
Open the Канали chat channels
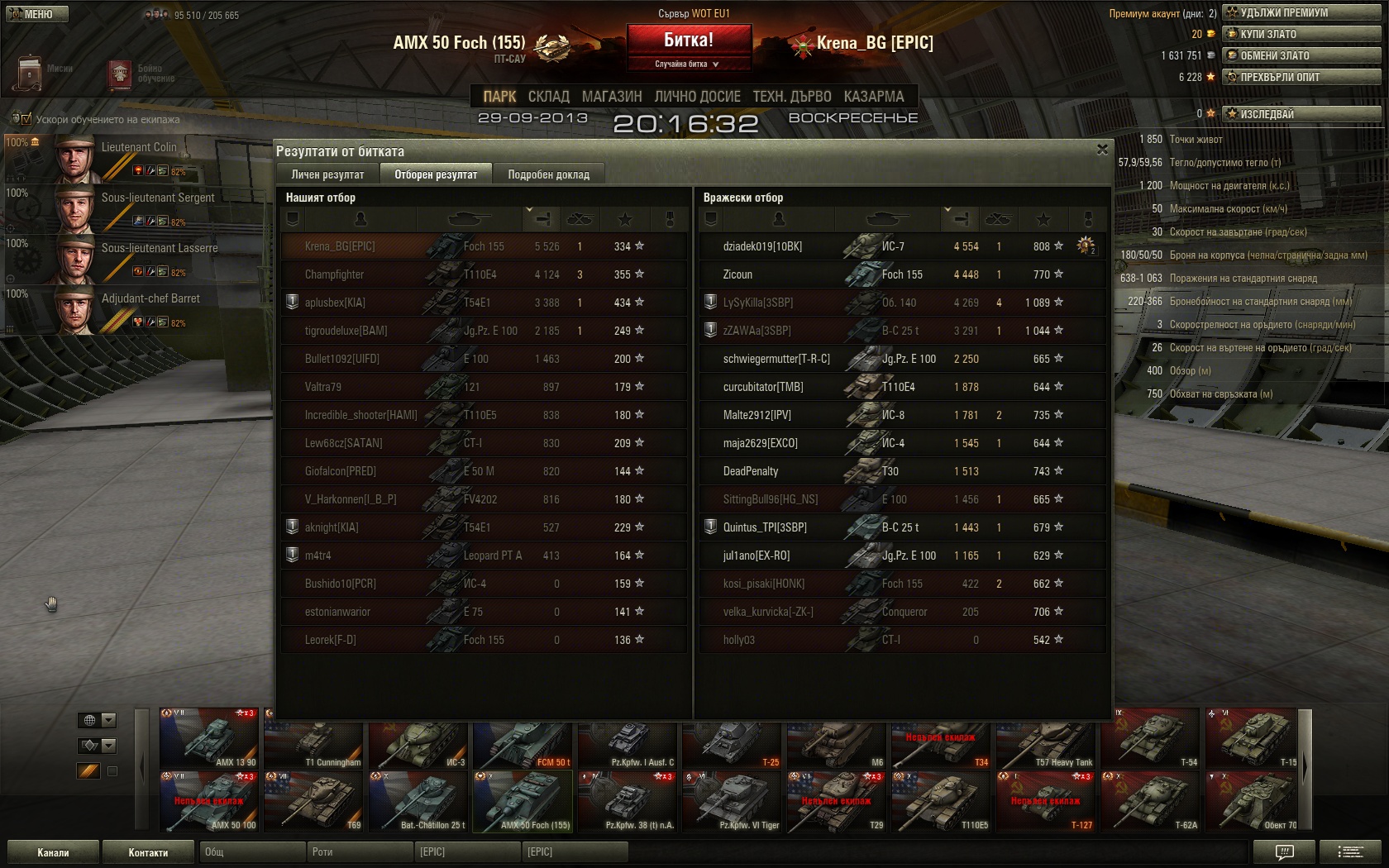point(53,852)
